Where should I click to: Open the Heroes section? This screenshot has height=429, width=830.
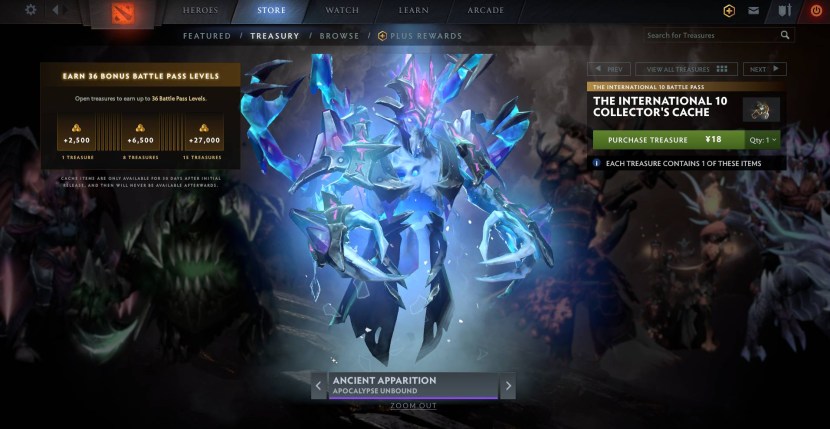click(x=200, y=10)
